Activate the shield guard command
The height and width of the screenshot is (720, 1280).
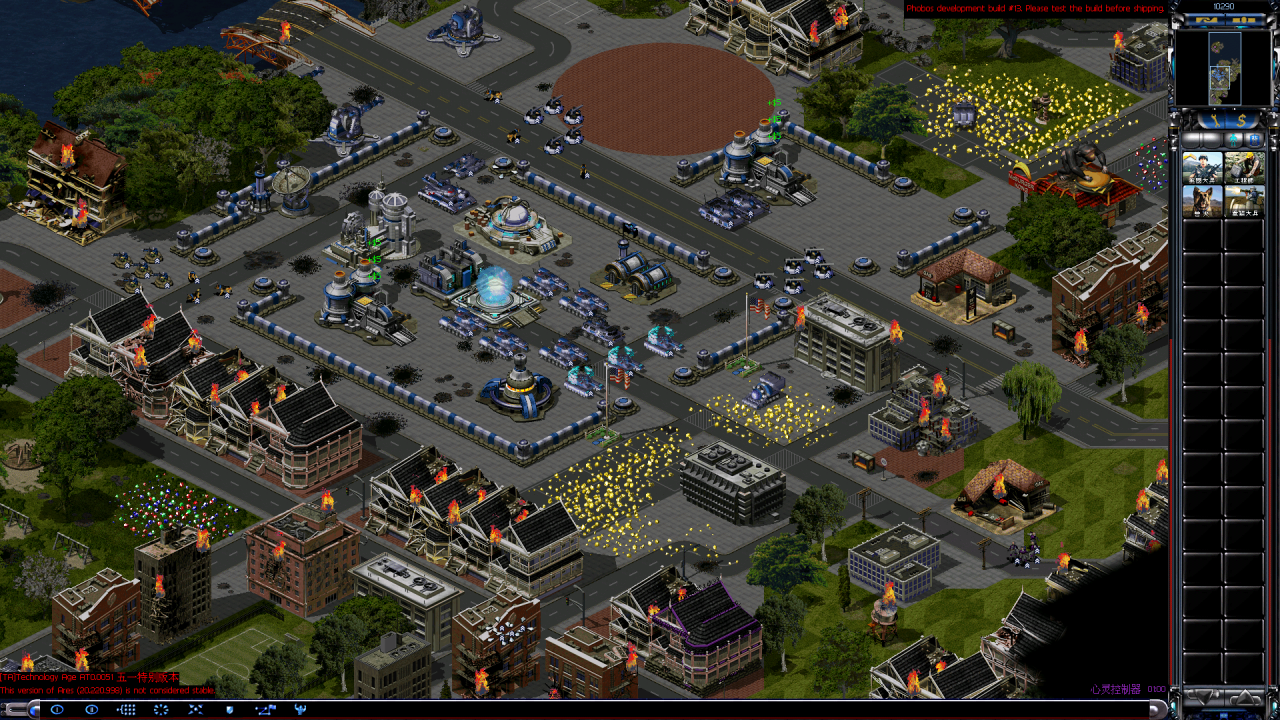tap(230, 709)
